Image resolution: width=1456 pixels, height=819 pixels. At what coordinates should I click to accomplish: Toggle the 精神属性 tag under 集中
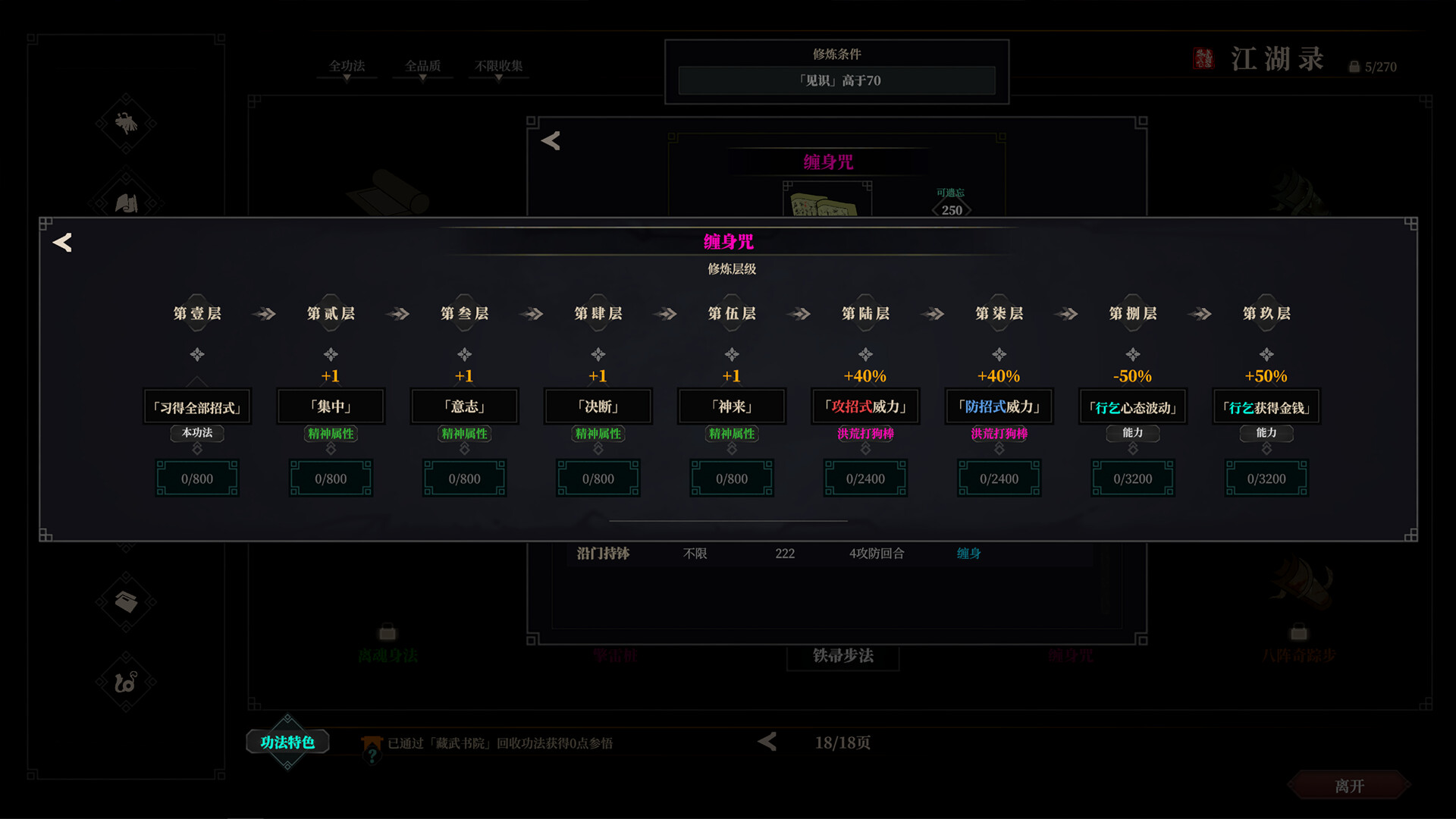pos(331,434)
